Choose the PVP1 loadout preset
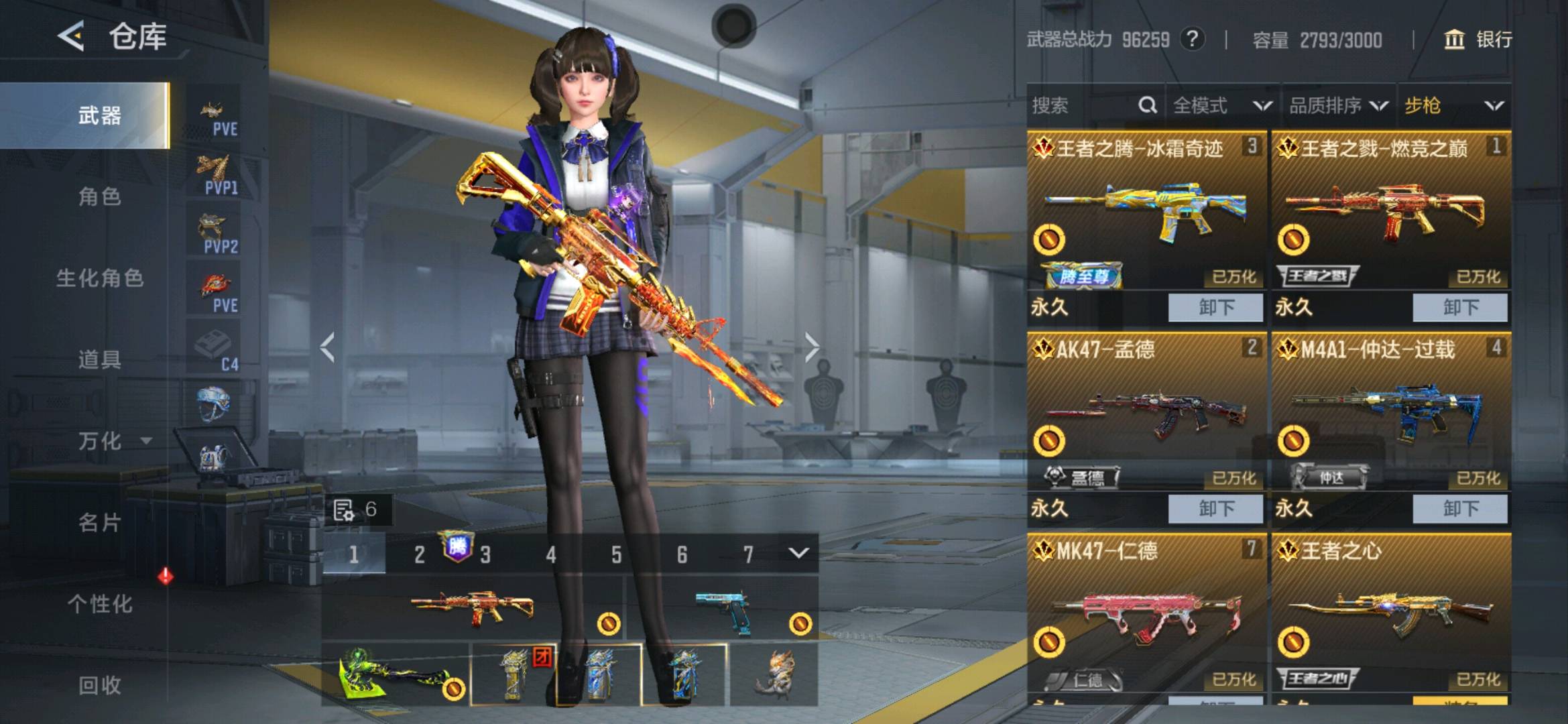This screenshot has width=1568, height=724. pos(216,175)
